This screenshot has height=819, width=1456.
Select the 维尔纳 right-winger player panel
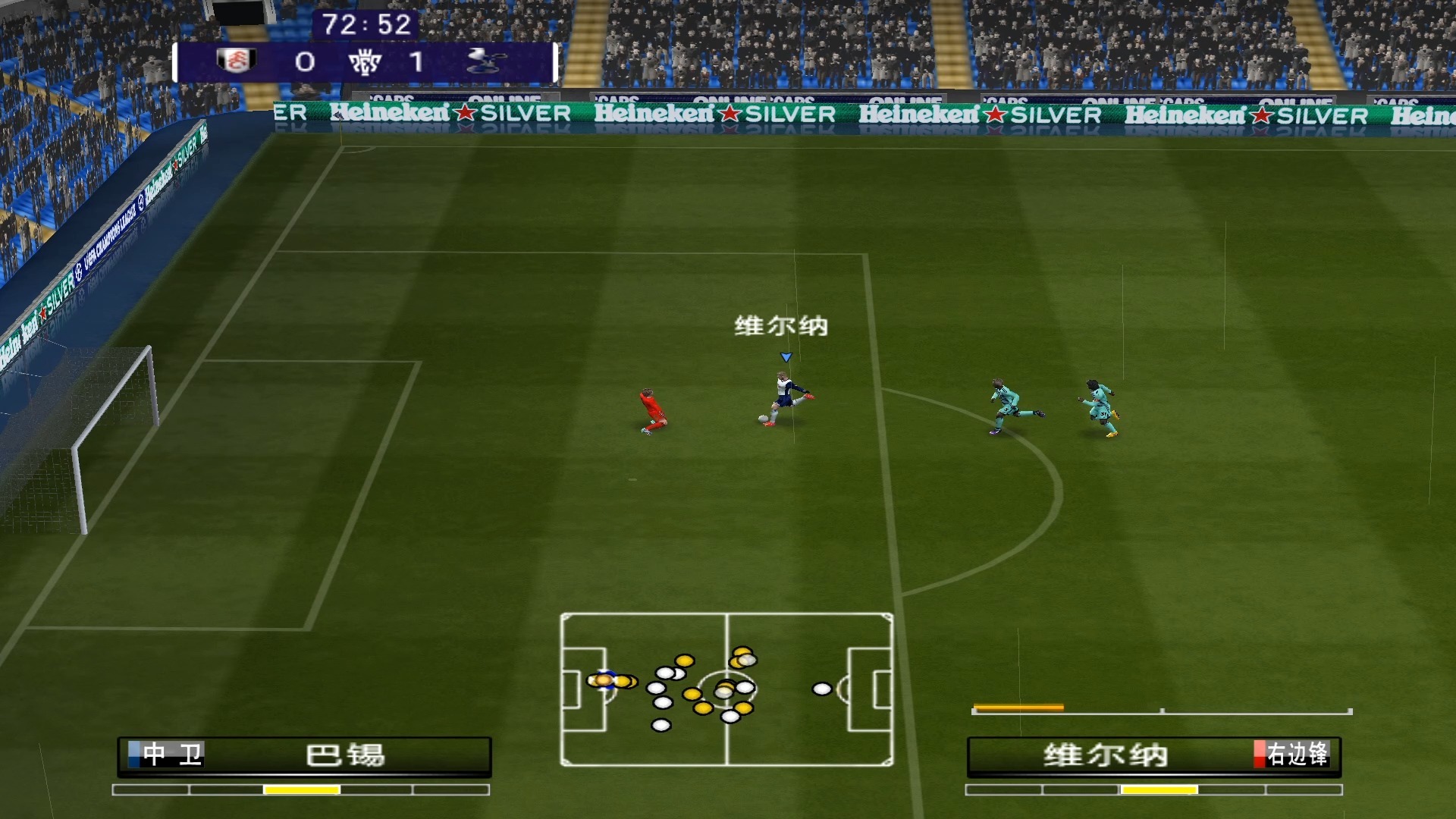pos(1153,755)
